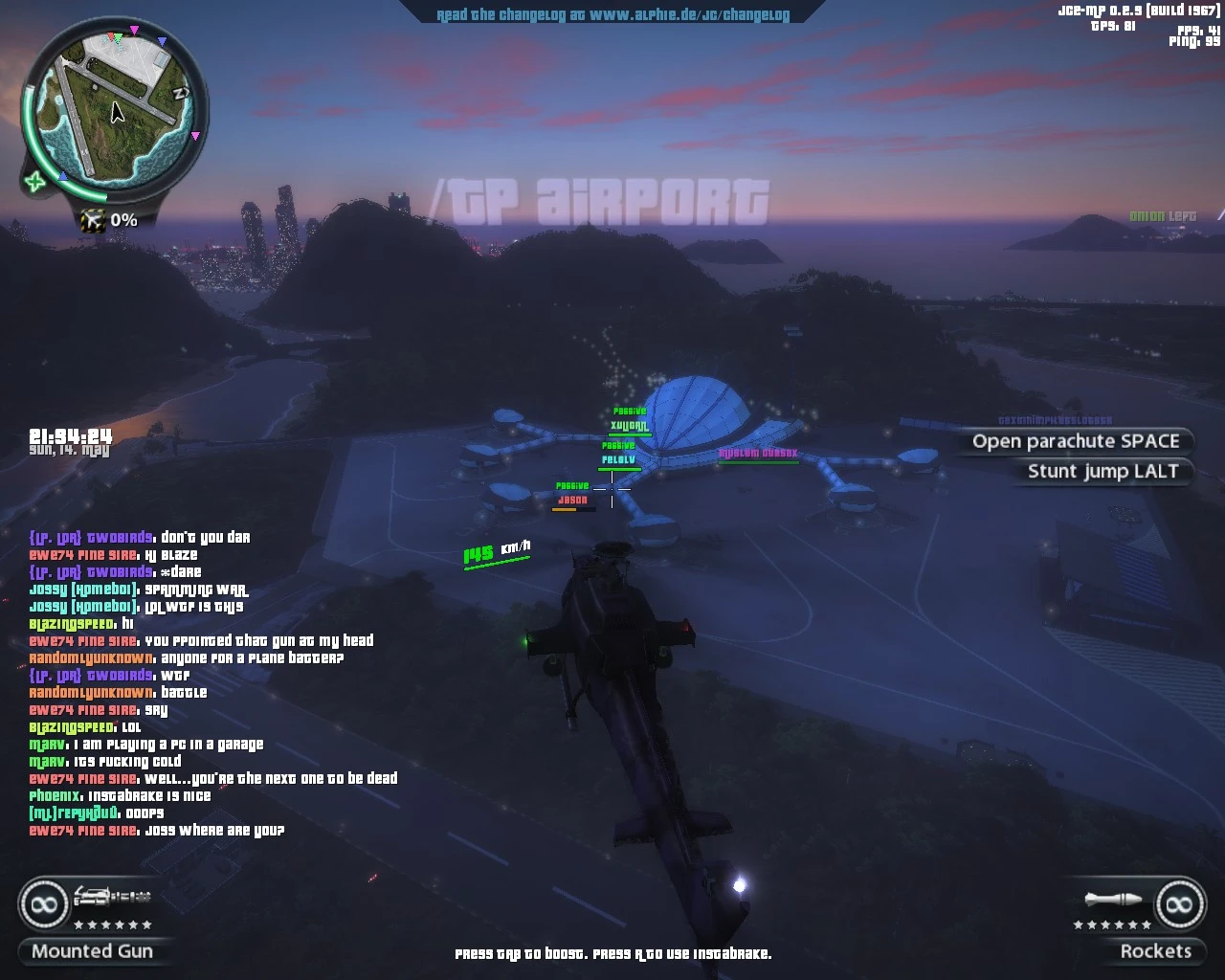Expand the Stunt jump LALT prompt
The image size is (1225, 980).
click(1102, 471)
